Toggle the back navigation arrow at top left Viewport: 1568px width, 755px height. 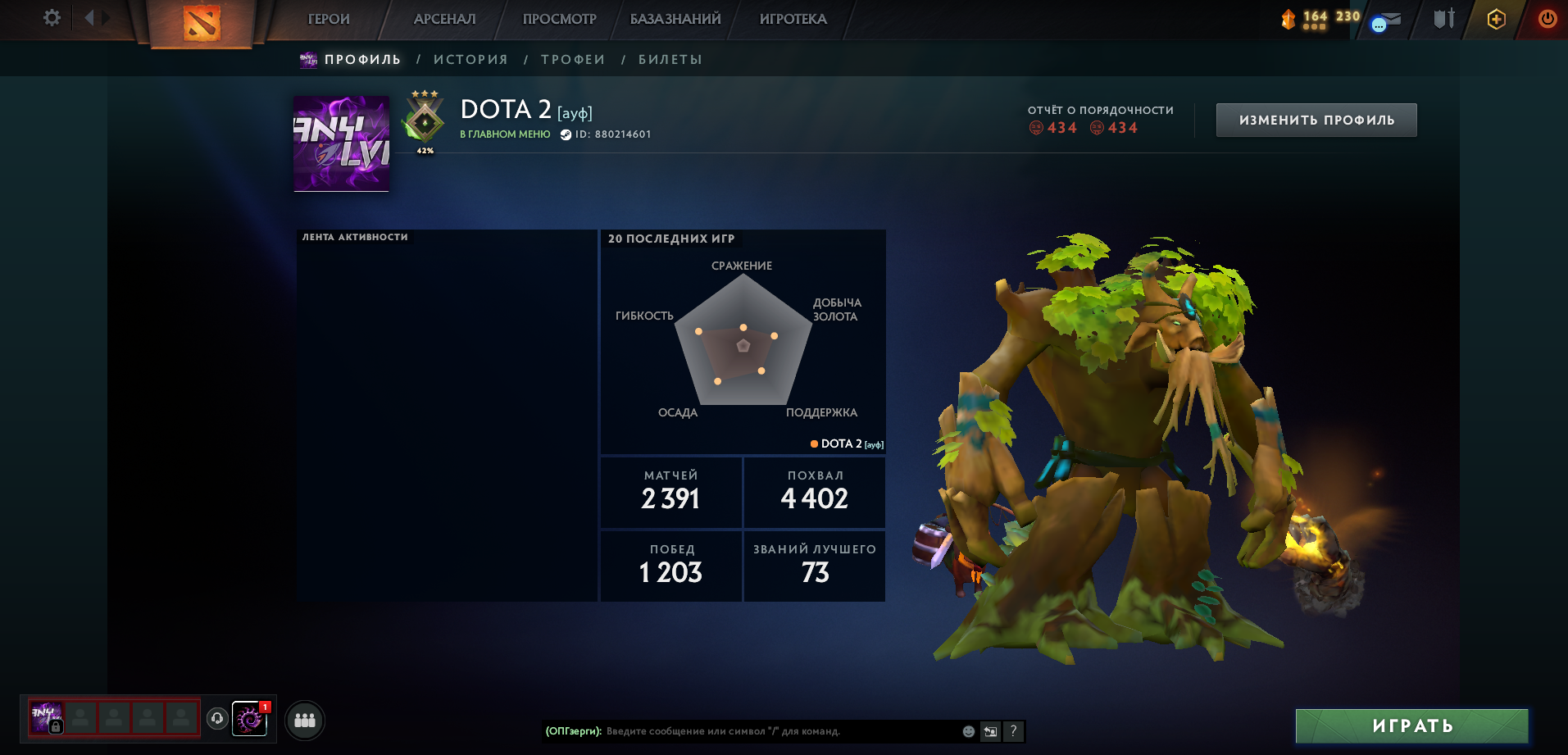coord(88,16)
